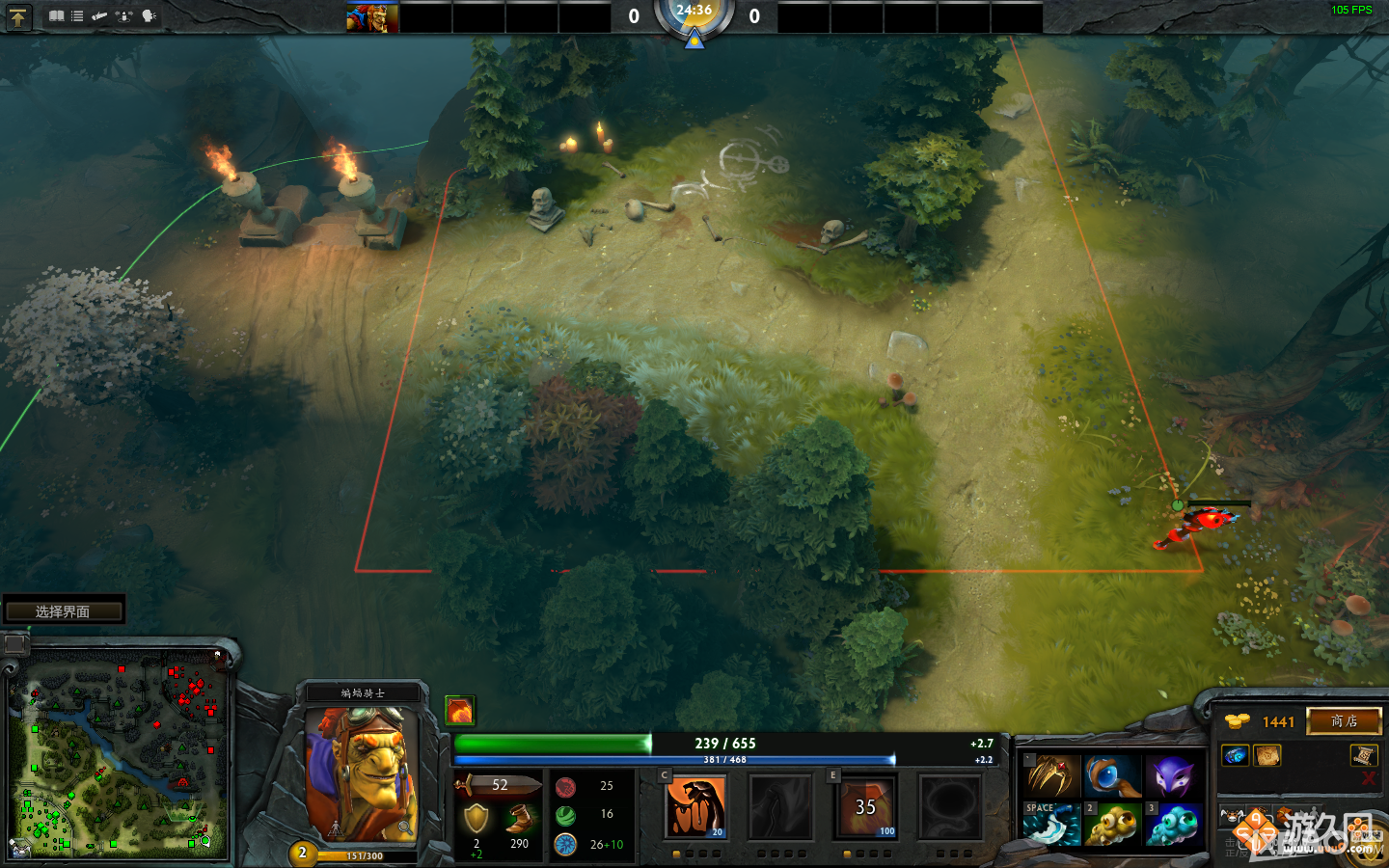Toggle the small square above the minimap

[x=15, y=641]
